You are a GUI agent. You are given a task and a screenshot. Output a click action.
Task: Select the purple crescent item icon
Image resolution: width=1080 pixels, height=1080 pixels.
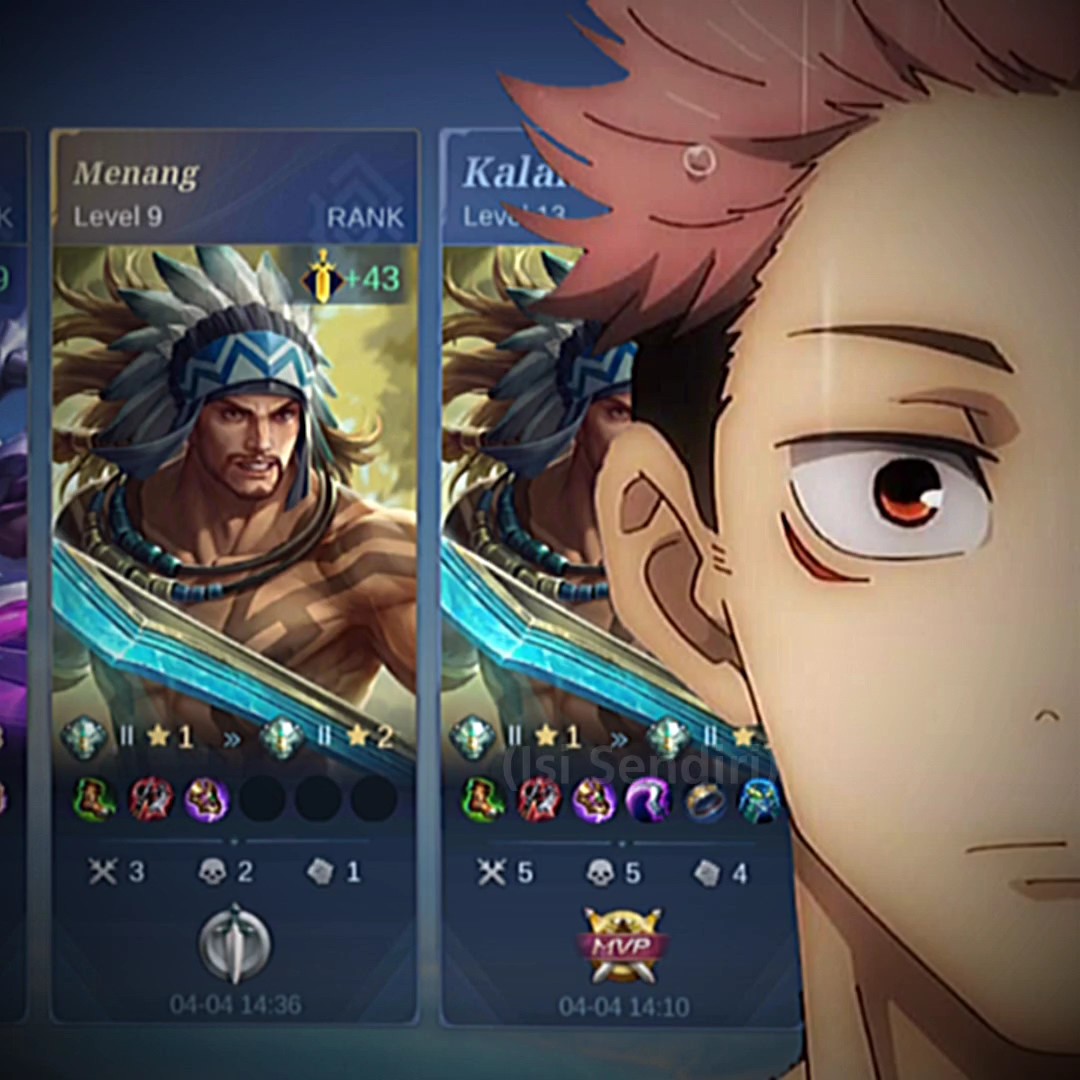(649, 799)
